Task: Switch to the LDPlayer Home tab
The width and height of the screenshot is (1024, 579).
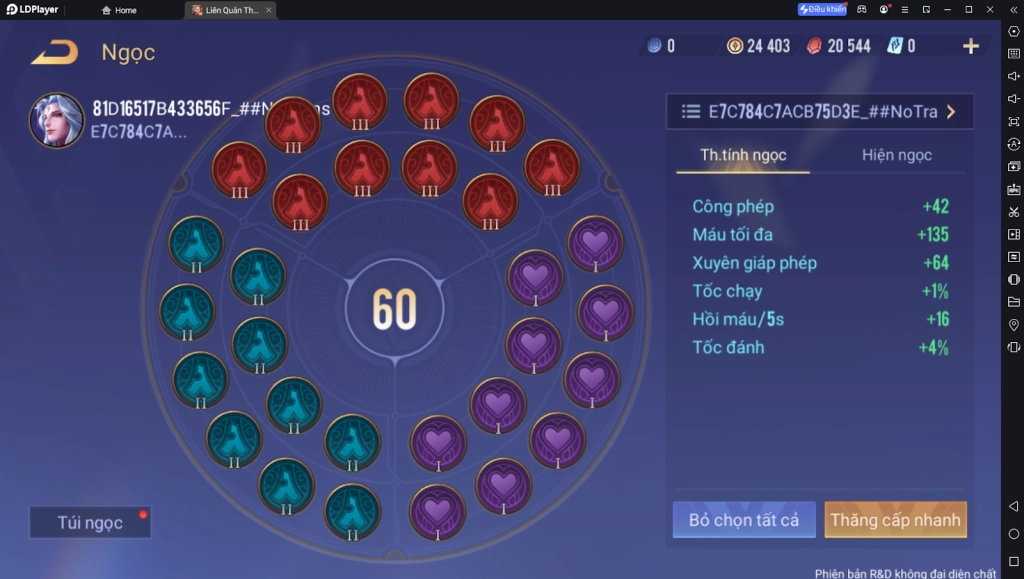Action: (120, 10)
